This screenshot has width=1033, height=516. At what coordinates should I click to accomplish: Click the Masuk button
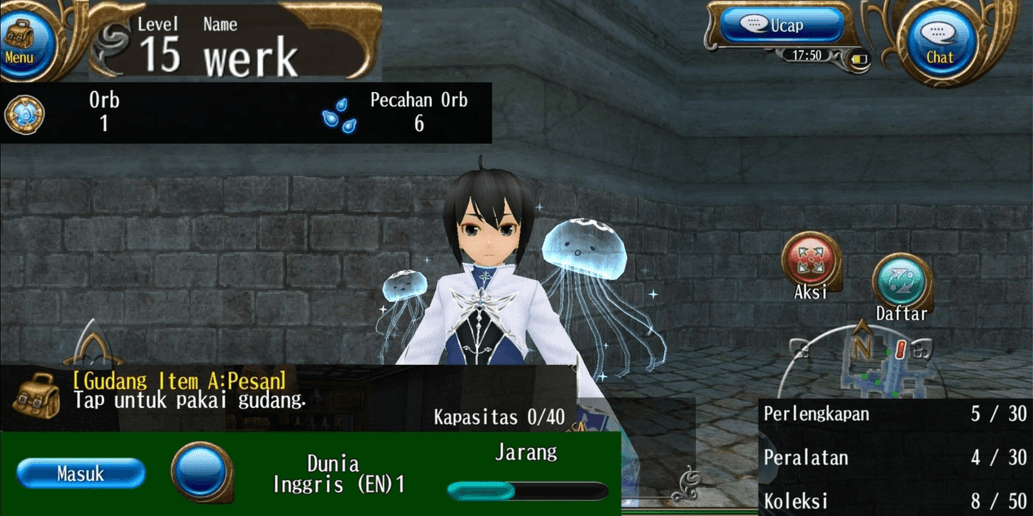81,474
